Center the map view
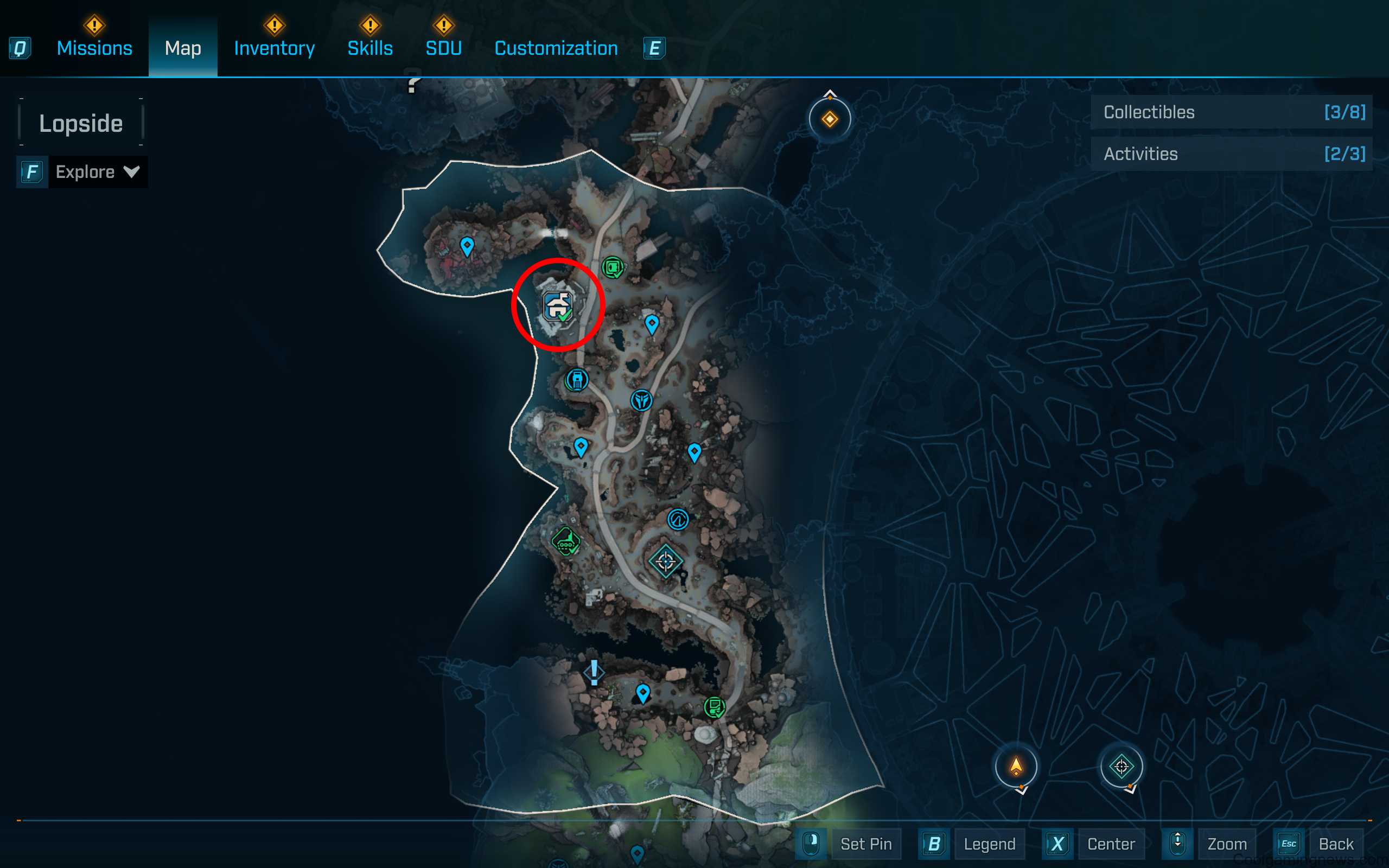The height and width of the screenshot is (868, 1389). click(x=1111, y=843)
